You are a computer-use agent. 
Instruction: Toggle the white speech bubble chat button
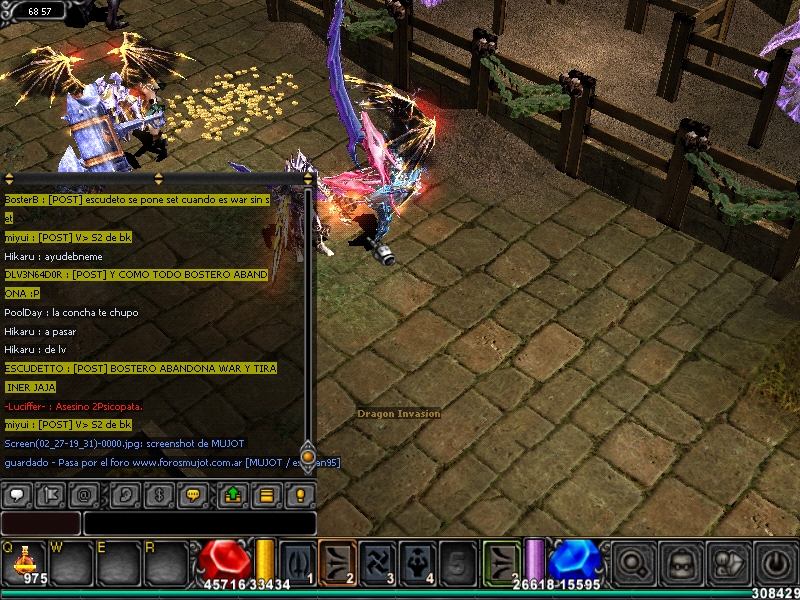point(18,494)
